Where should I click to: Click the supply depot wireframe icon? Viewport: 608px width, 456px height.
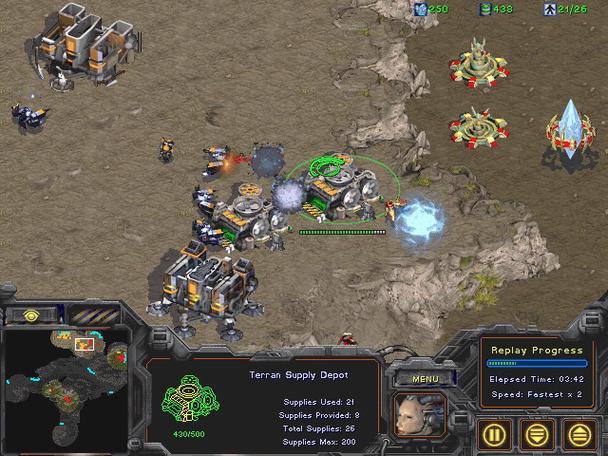(184, 399)
